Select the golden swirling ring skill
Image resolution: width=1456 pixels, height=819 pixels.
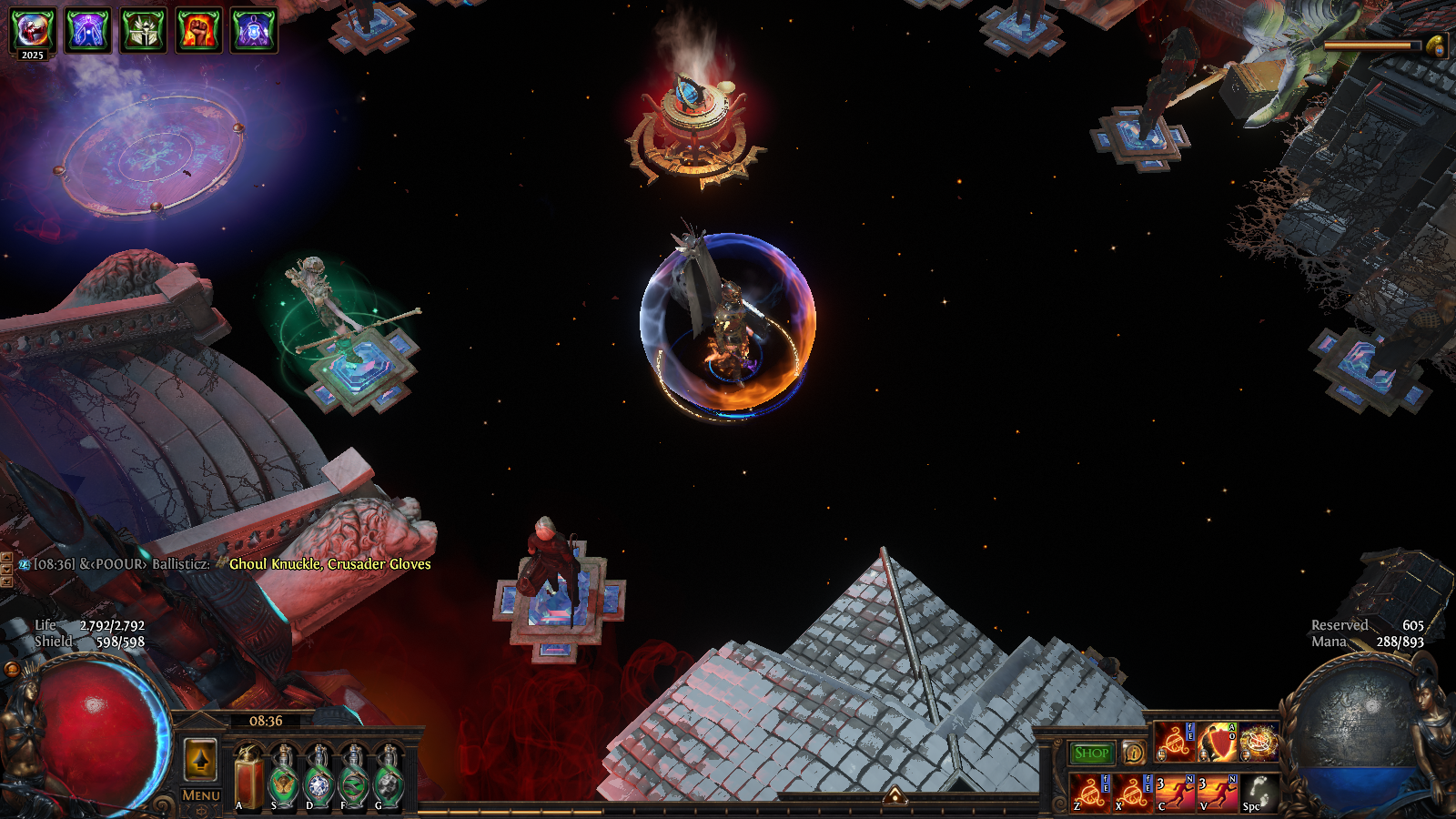1259,743
